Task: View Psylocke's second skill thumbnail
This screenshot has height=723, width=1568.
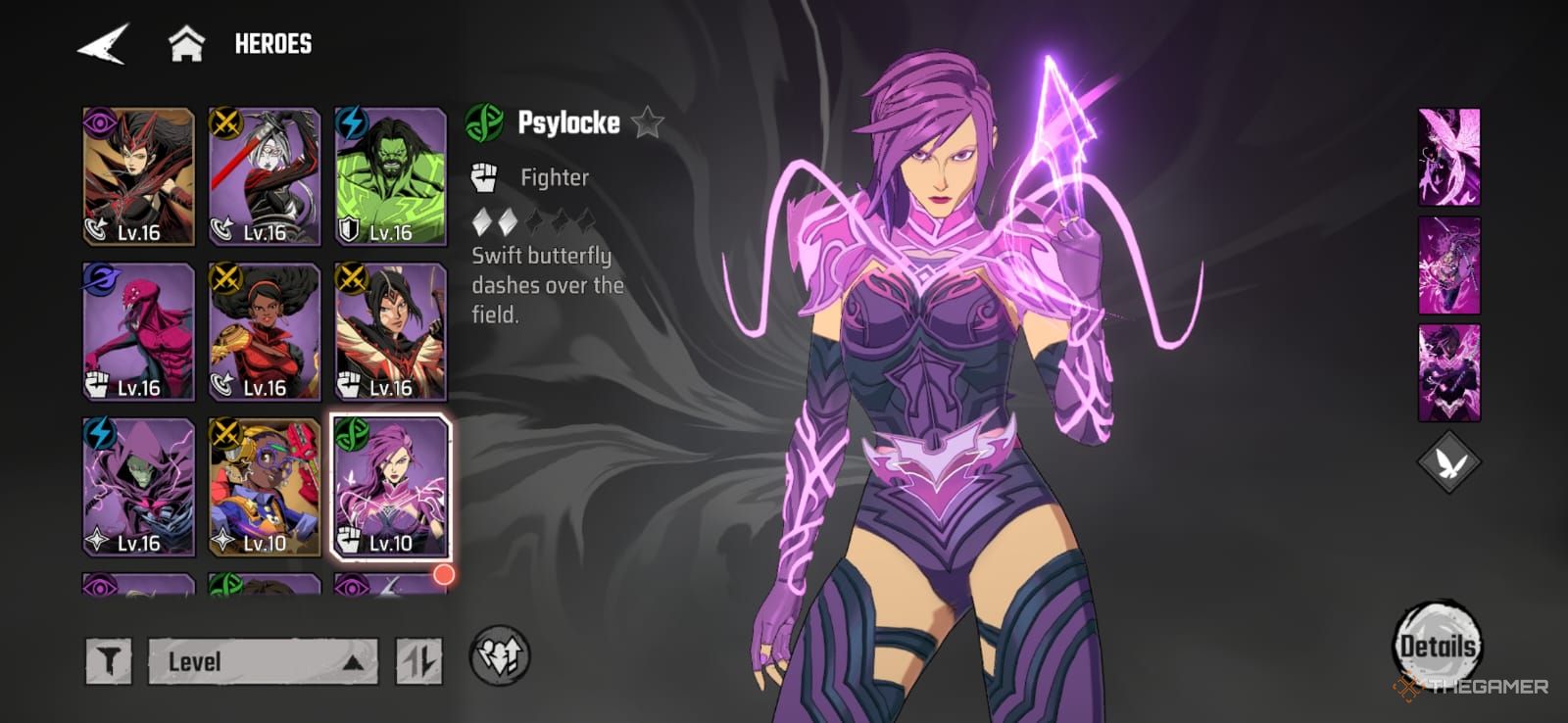Action: [x=1449, y=265]
